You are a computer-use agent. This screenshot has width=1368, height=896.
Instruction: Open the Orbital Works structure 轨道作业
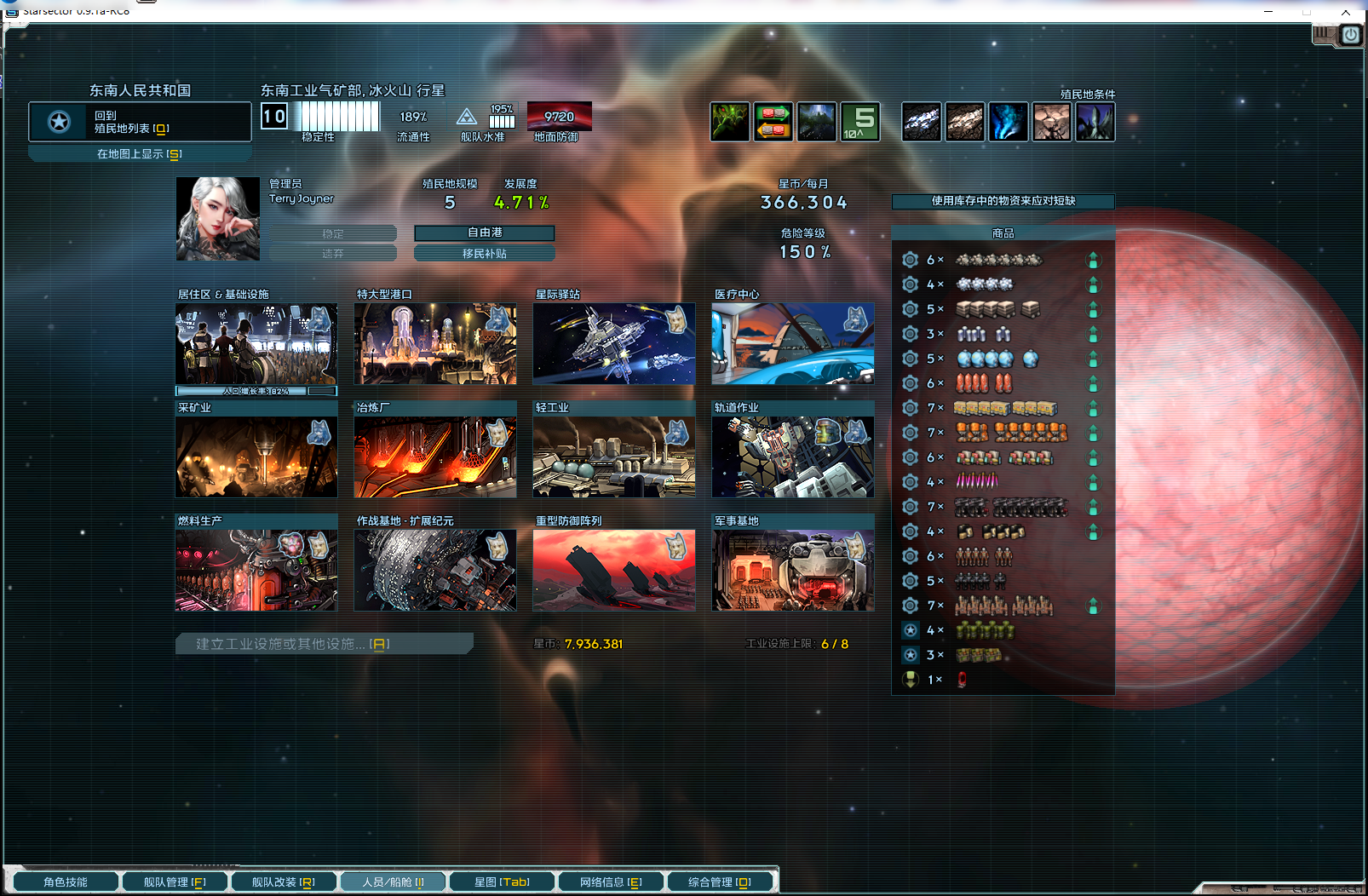pos(791,456)
